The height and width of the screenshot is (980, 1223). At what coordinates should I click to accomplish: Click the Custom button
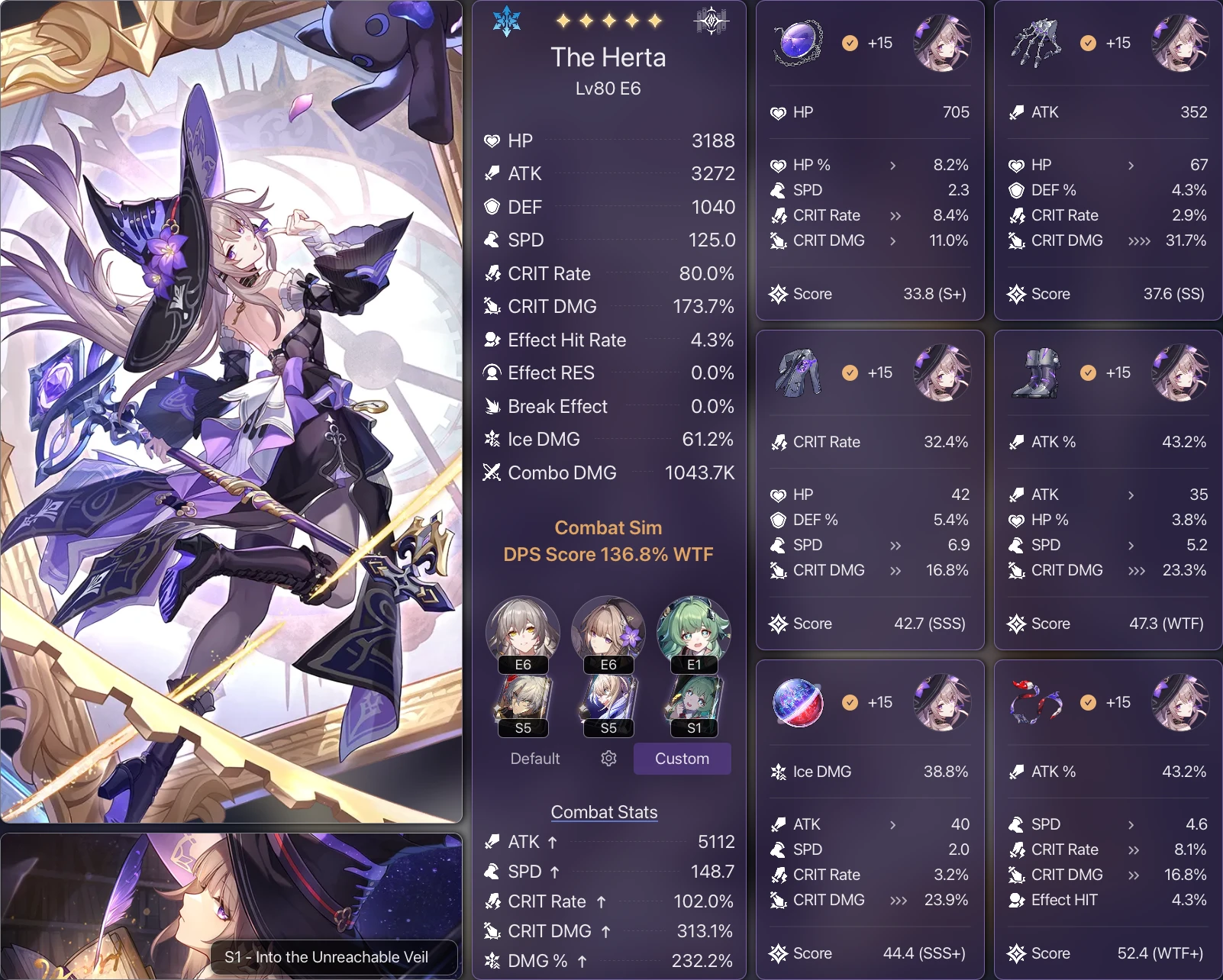(682, 759)
